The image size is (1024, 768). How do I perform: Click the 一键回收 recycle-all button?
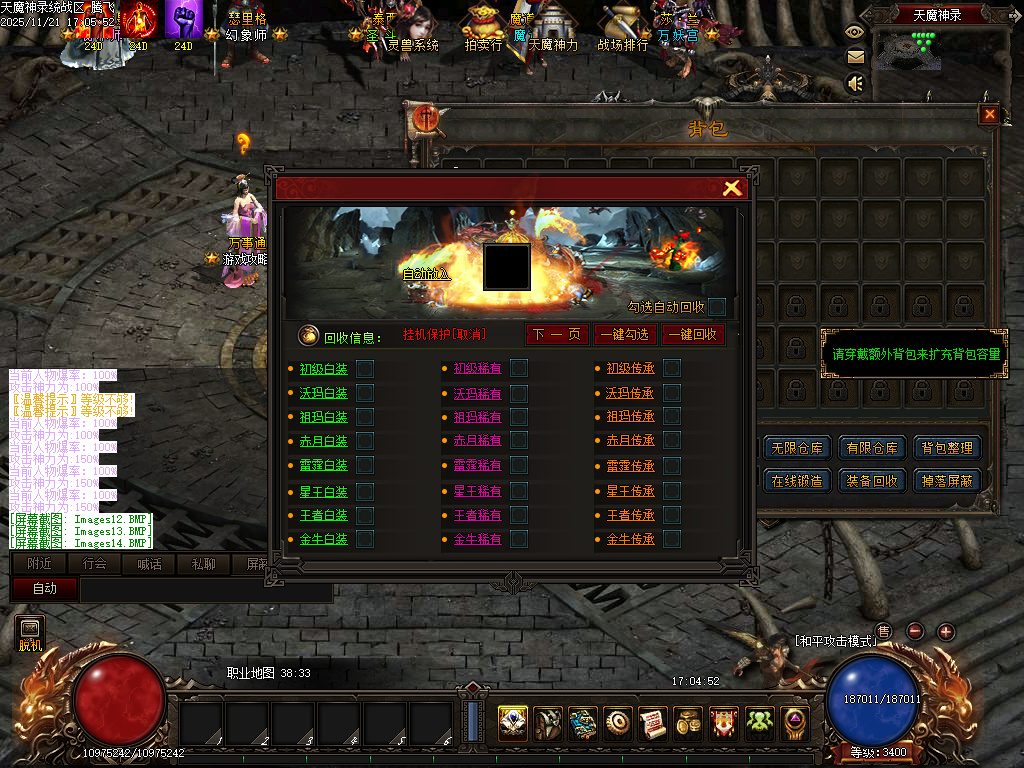coord(692,334)
